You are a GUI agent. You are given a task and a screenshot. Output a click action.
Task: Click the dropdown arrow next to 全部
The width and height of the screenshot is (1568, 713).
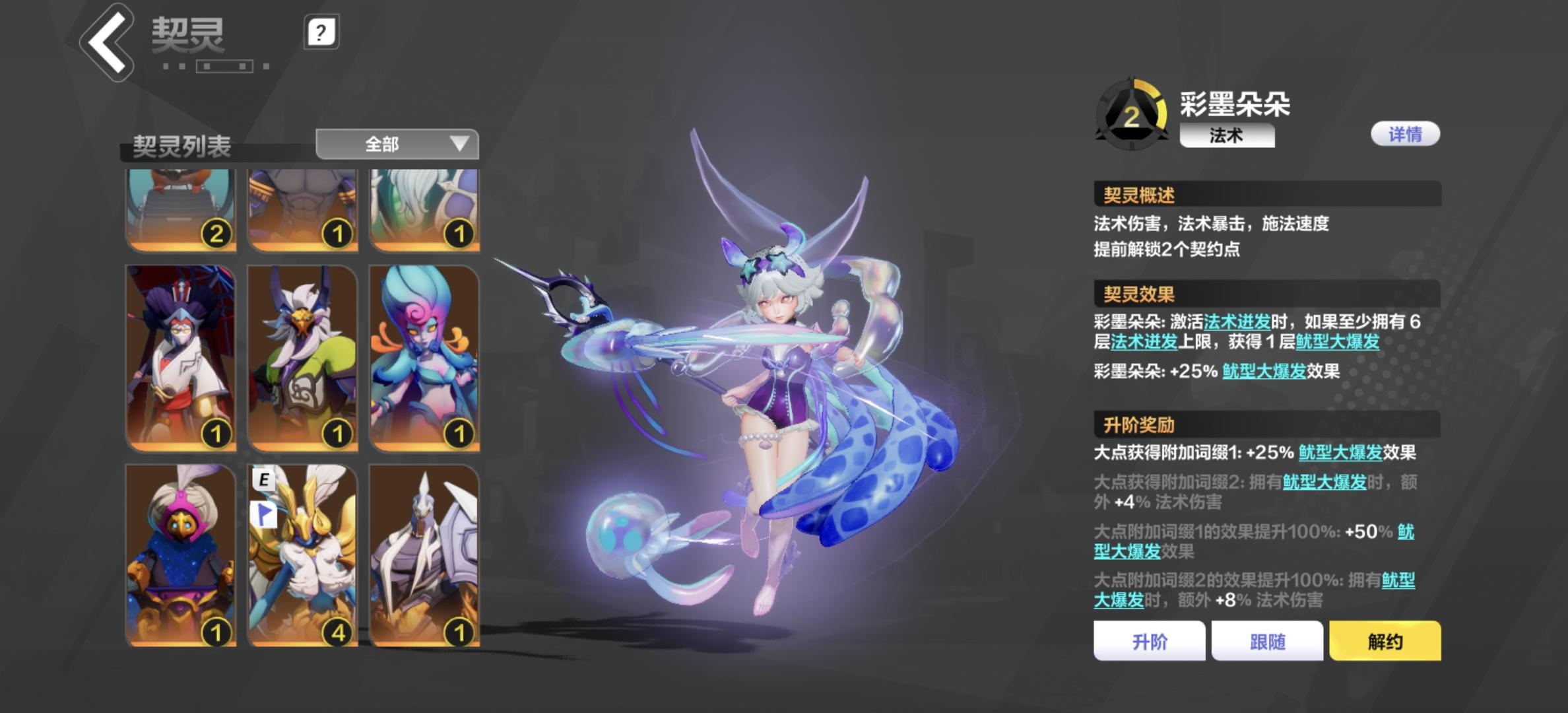point(461,145)
